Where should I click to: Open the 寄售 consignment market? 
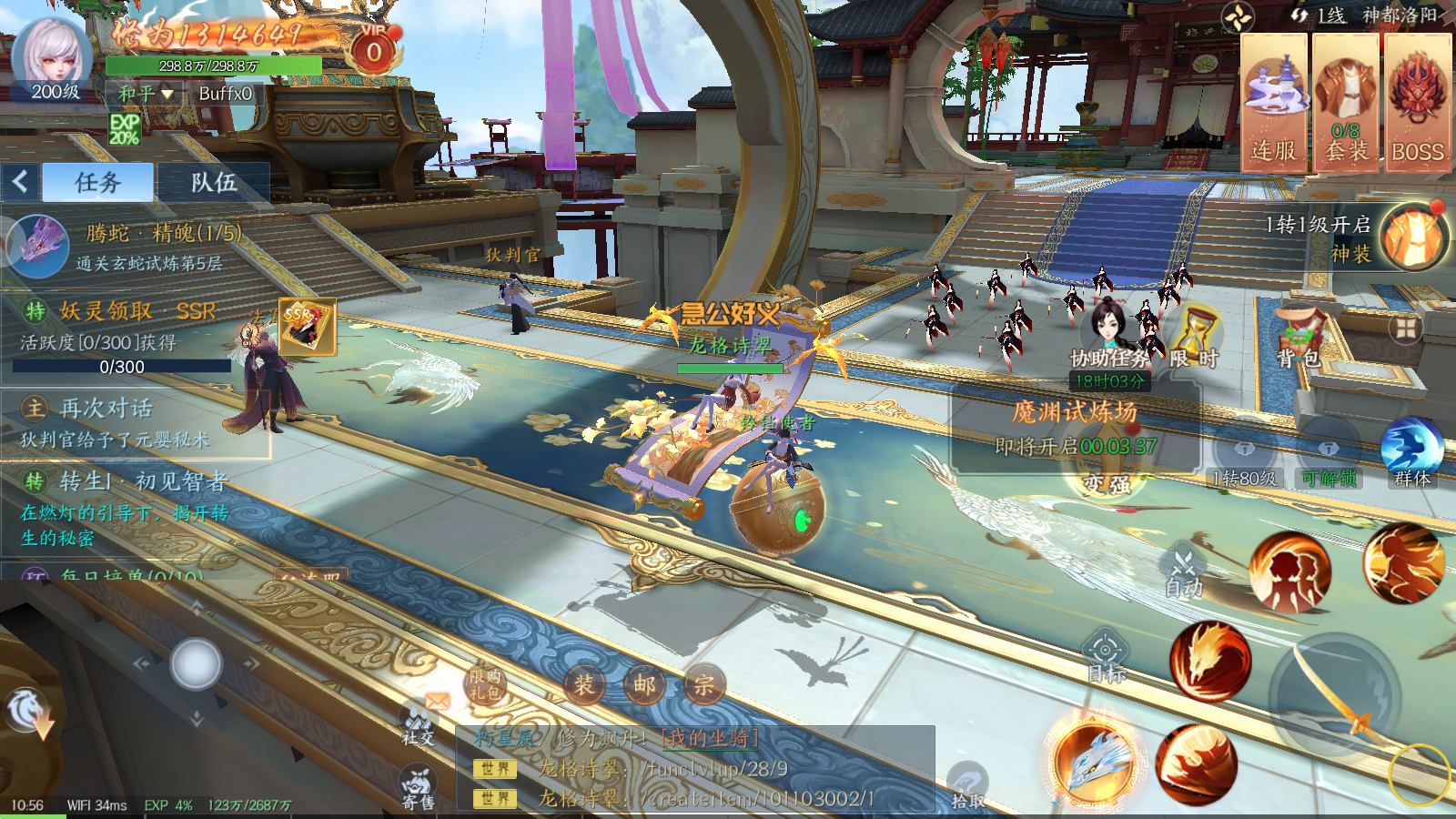[419, 788]
